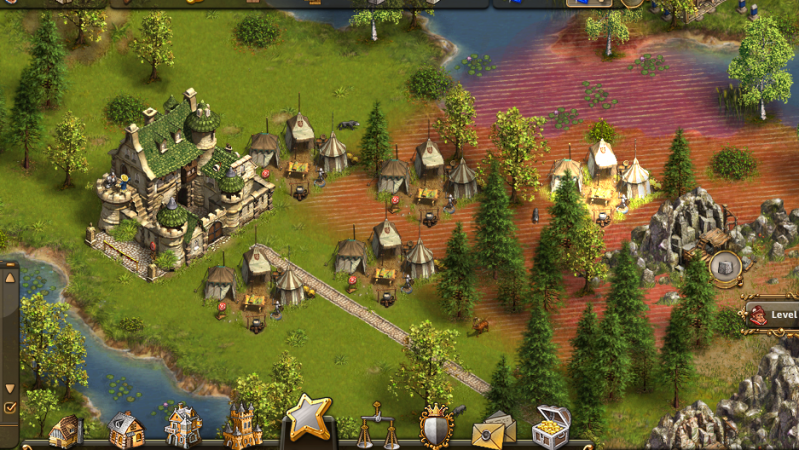Click the up arrow on the left panel
The image size is (799, 450).
[10, 278]
